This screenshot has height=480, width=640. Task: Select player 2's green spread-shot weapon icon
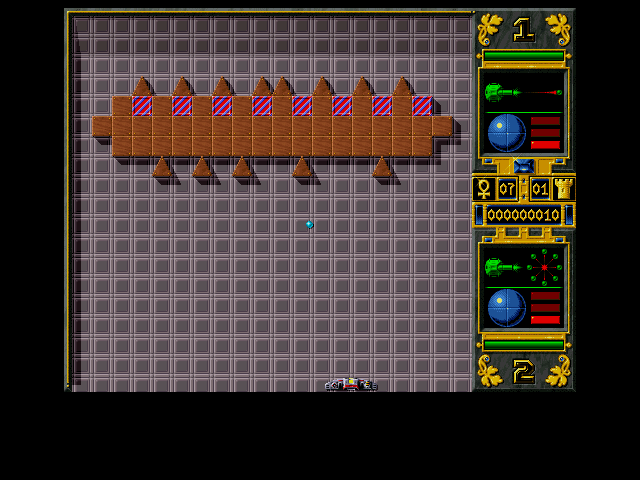[498, 267]
